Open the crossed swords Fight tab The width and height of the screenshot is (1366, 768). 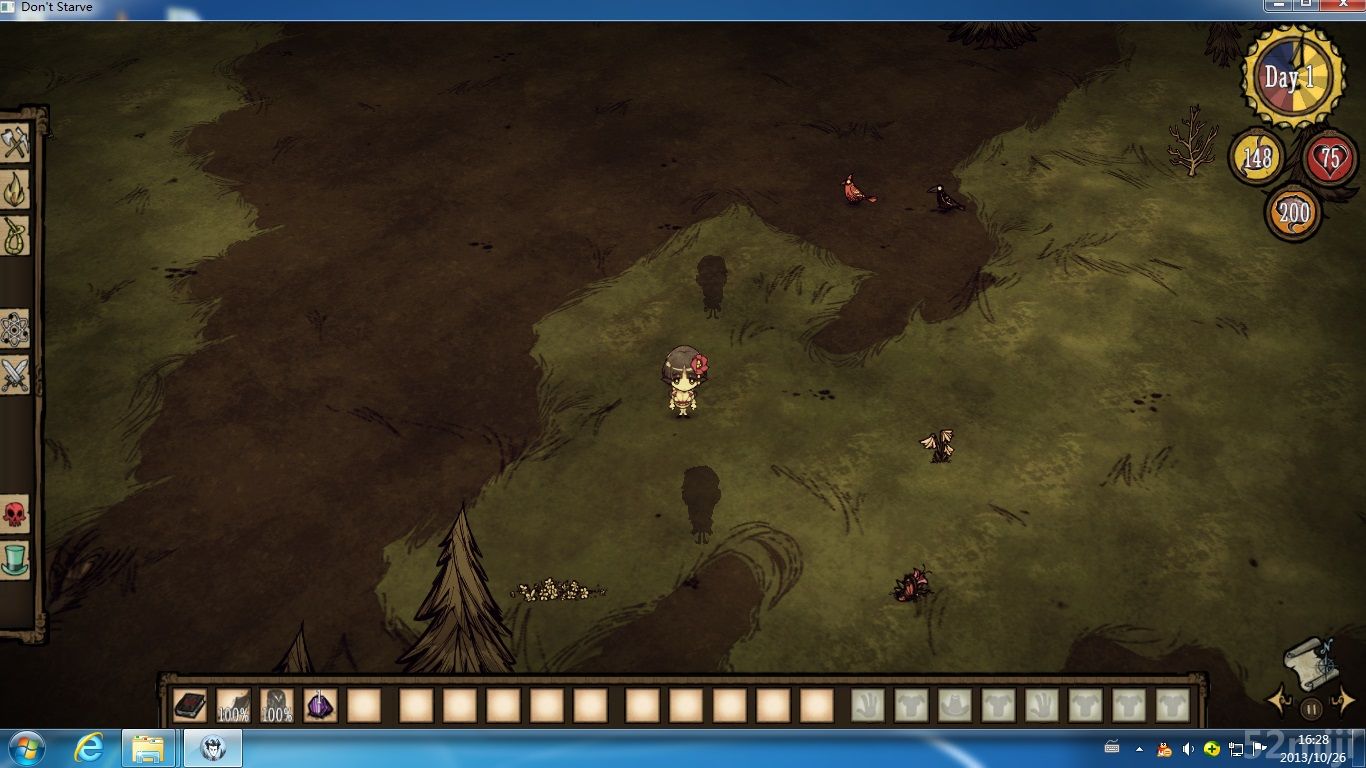point(15,376)
